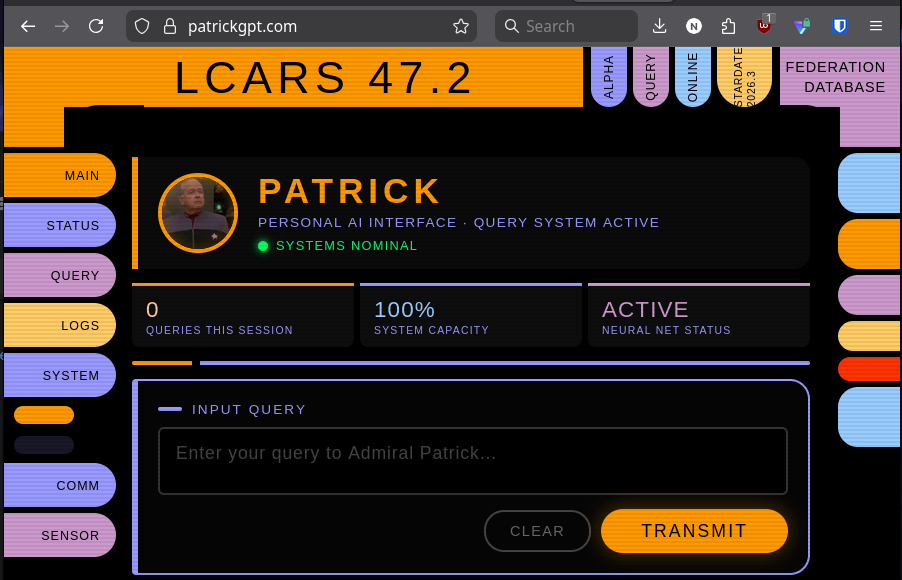Click the TRANSMIT button

[694, 531]
